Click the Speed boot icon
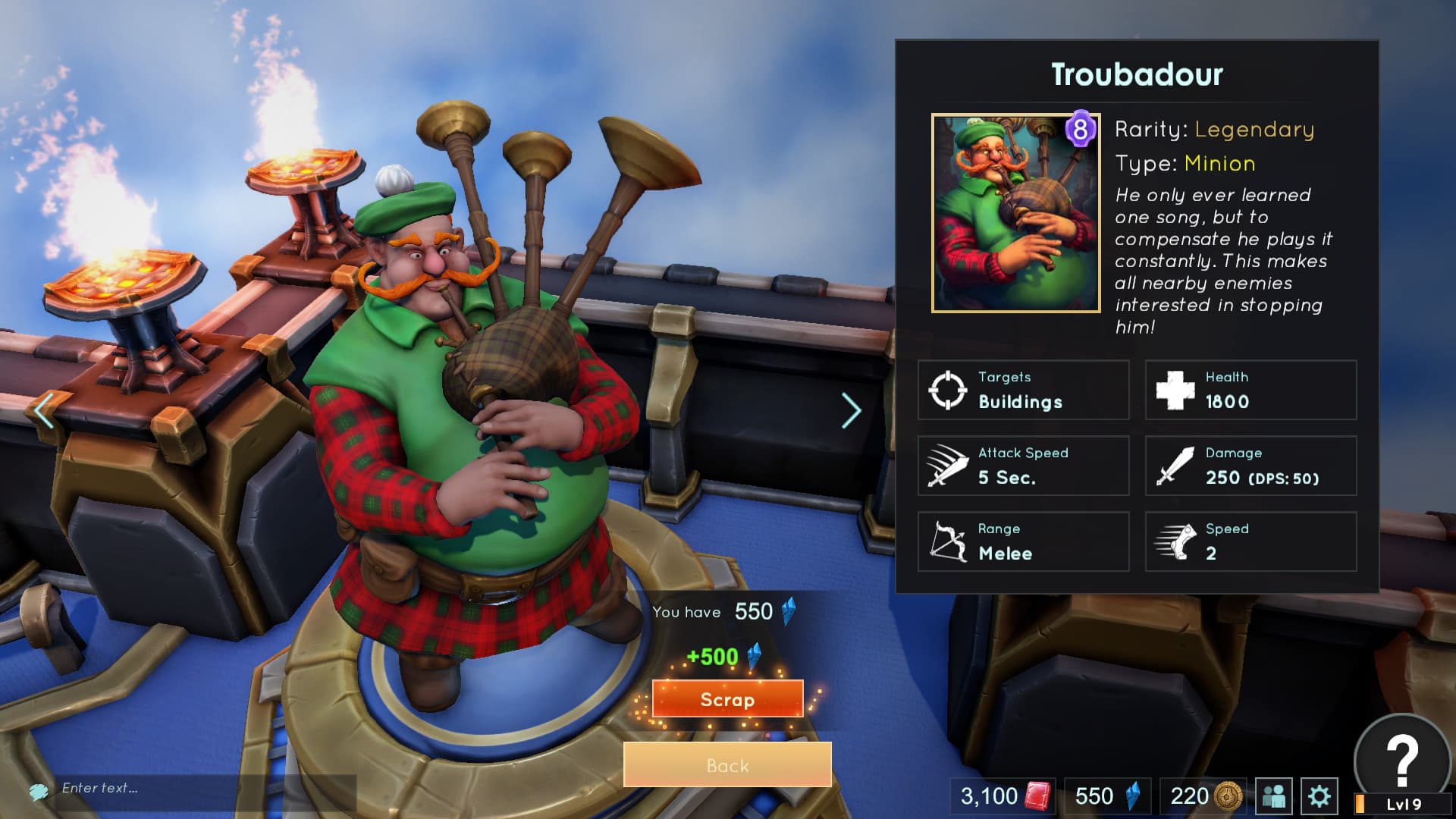Screen dimensions: 1456x819 (1178, 541)
